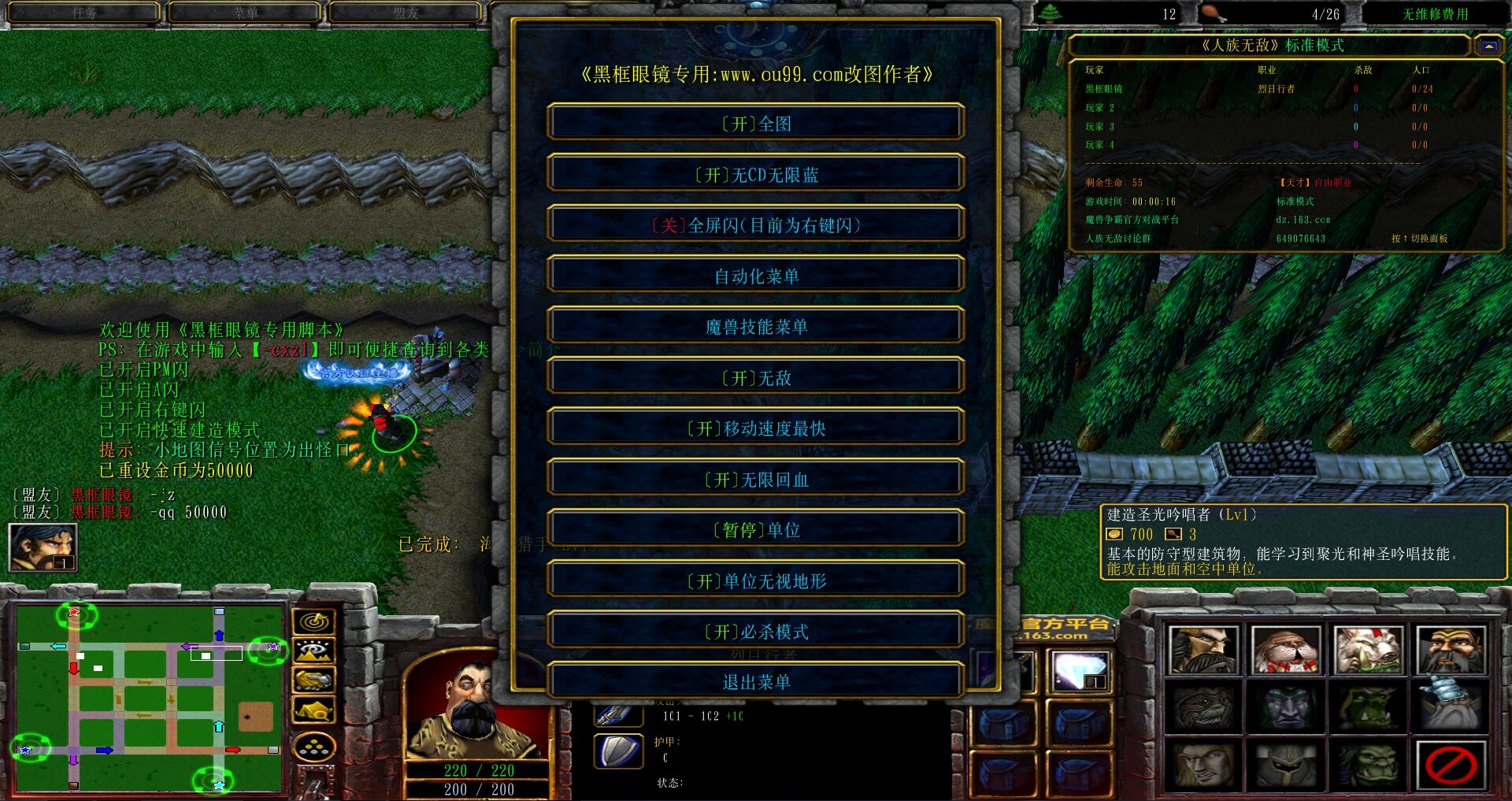Open the 菜单 item in the top bar
The width and height of the screenshot is (1512, 801).
click(x=244, y=12)
